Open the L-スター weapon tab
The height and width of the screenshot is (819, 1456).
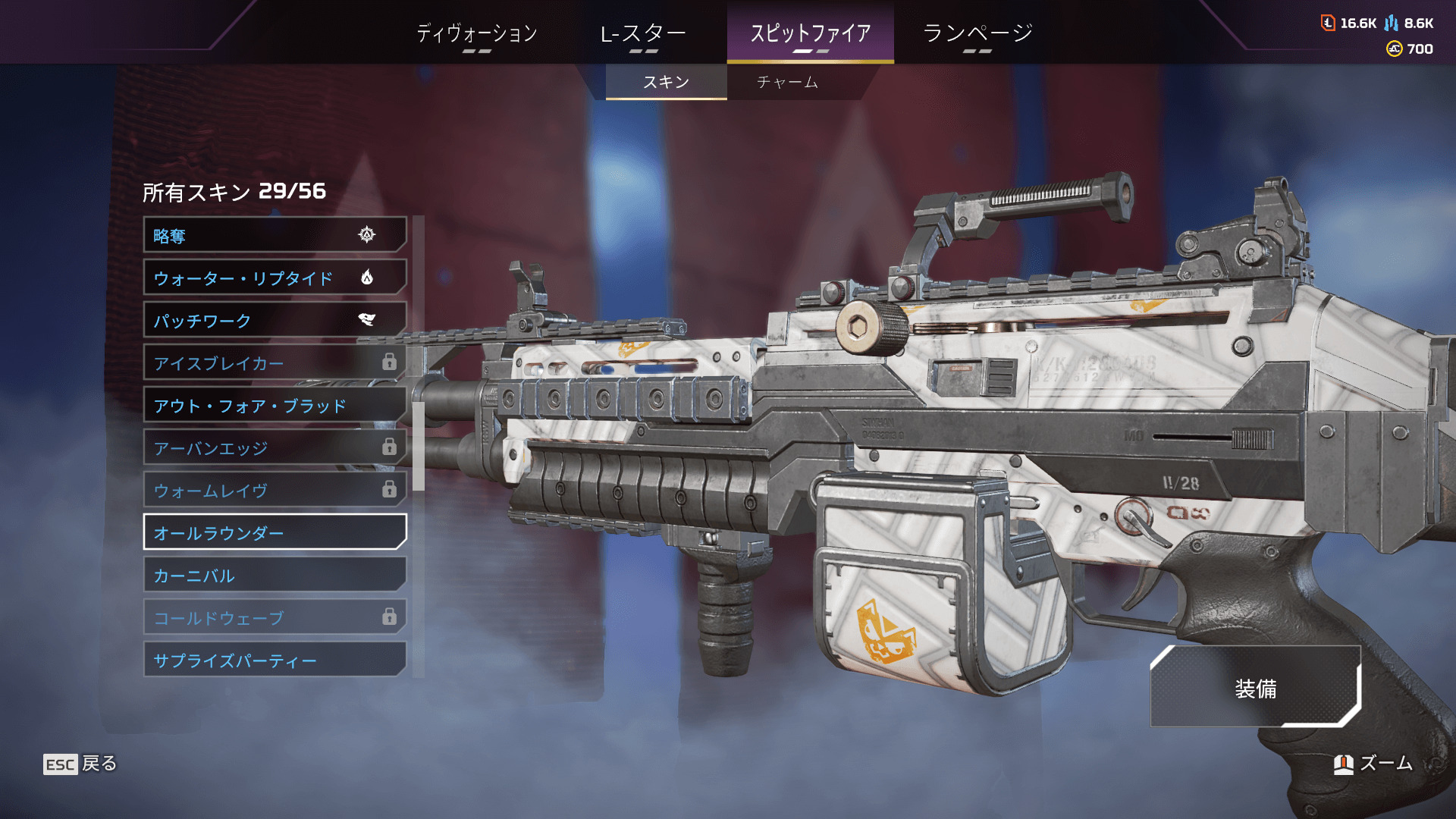tap(643, 33)
